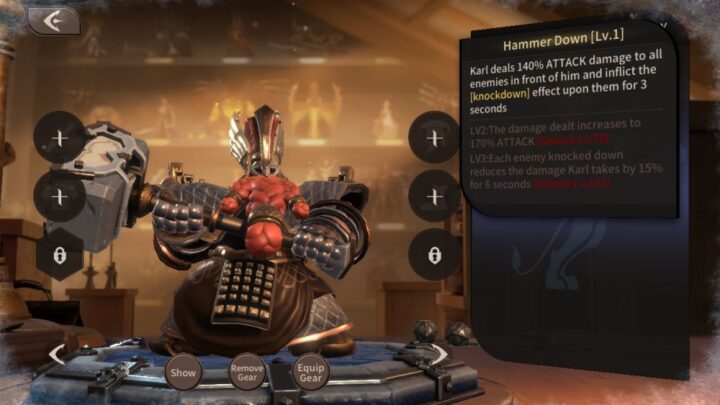This screenshot has width=720, height=405.
Task: Select the Equip Gear button
Action: coord(311,371)
